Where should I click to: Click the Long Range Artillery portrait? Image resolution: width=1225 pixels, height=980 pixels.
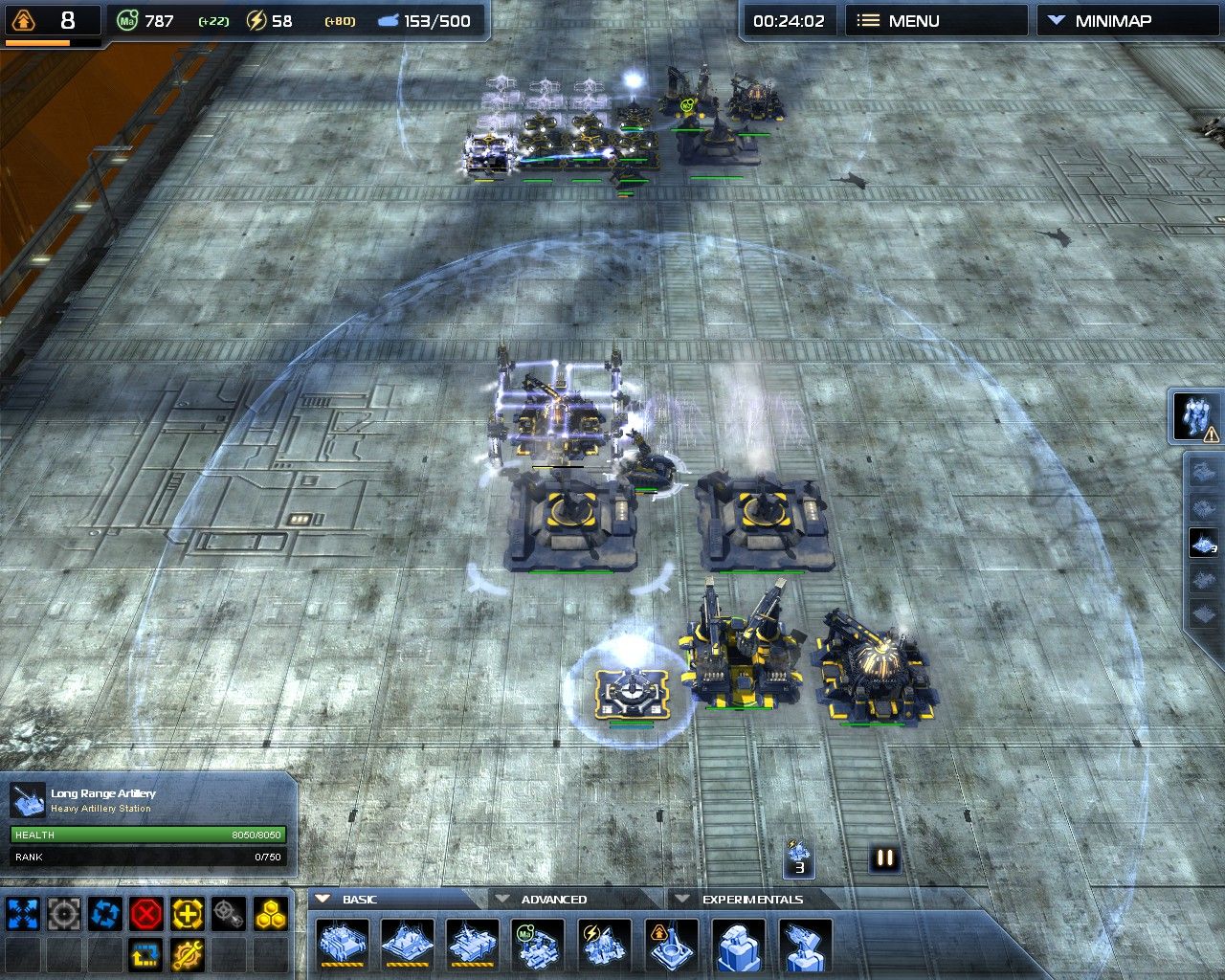click(x=28, y=800)
